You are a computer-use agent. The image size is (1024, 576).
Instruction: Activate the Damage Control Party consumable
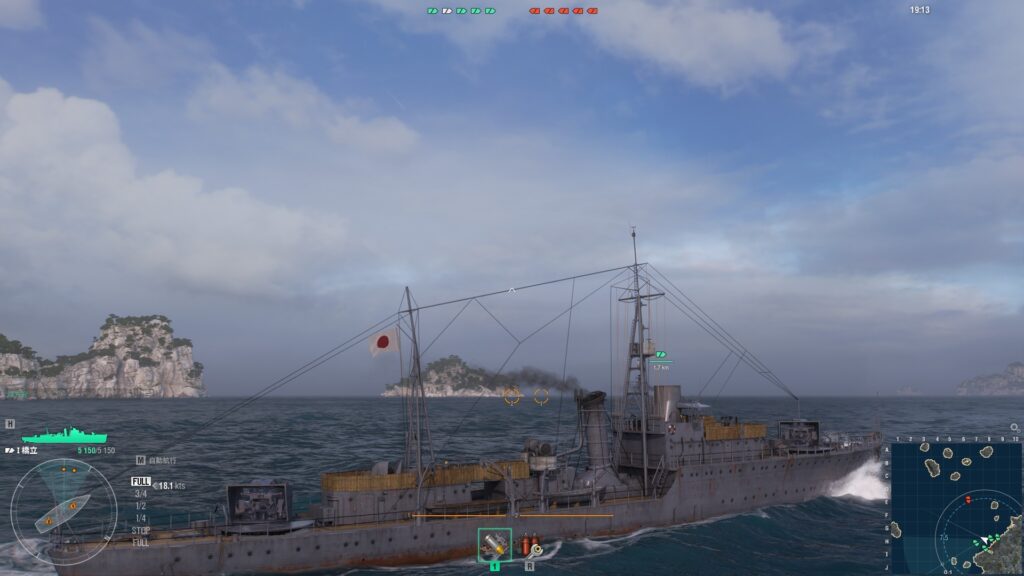click(529, 546)
